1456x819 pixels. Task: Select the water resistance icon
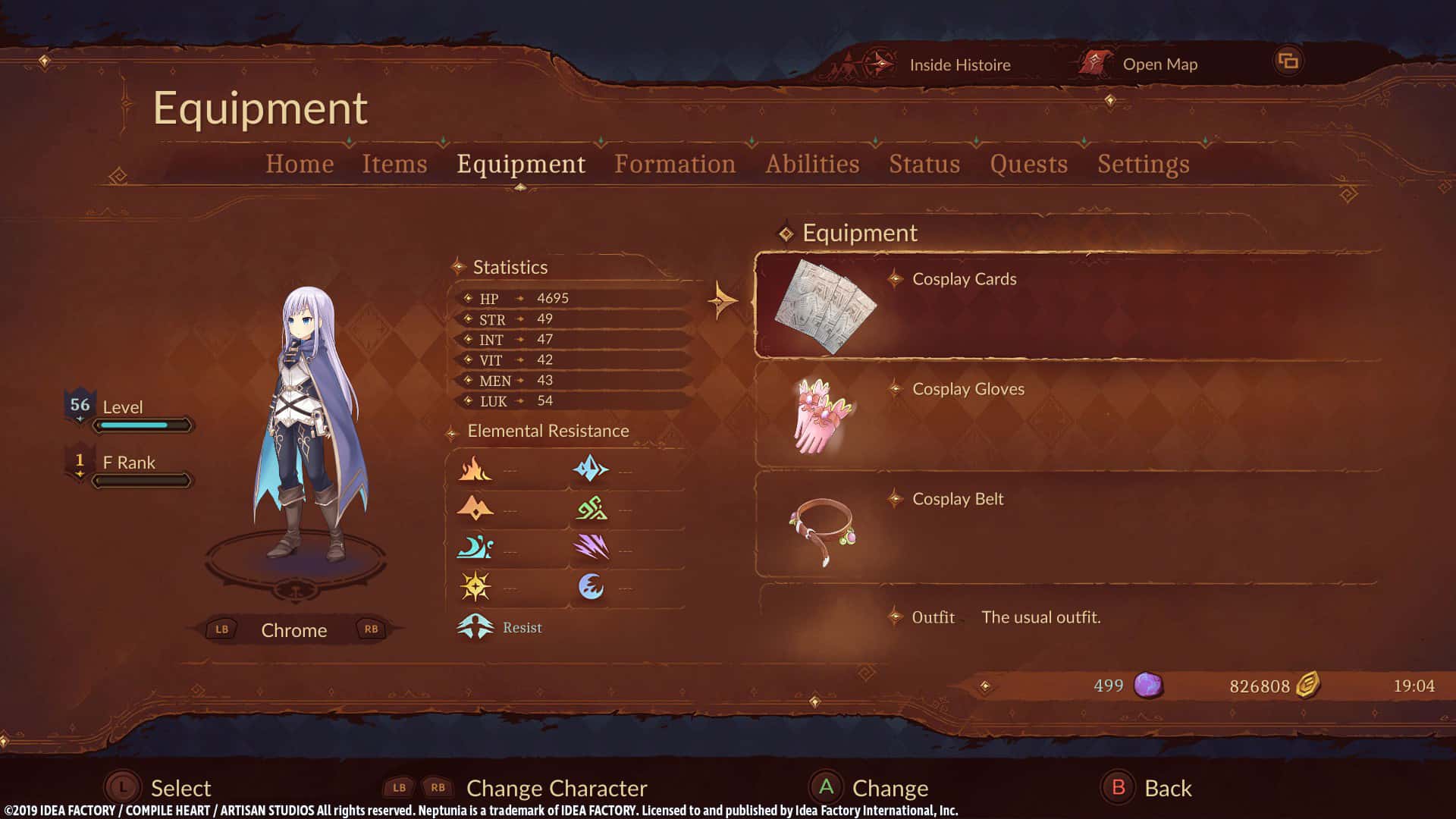474,548
